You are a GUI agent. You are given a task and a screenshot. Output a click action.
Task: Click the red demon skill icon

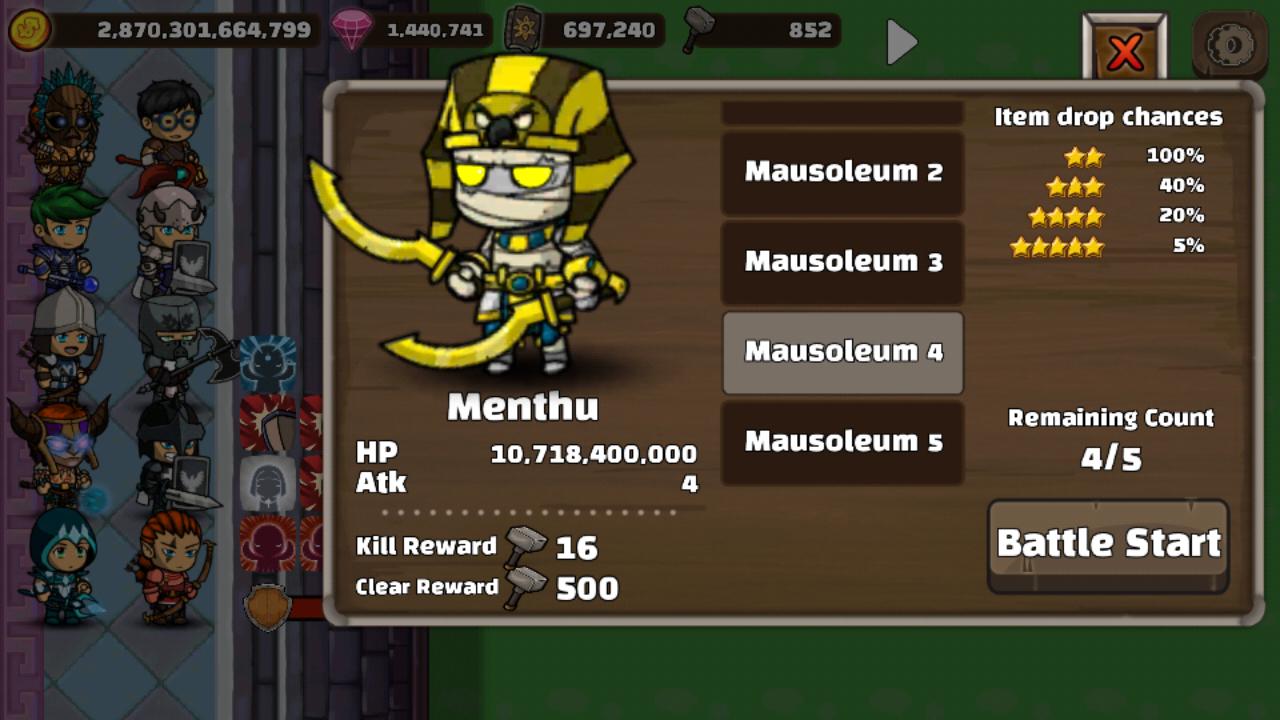(x=268, y=543)
